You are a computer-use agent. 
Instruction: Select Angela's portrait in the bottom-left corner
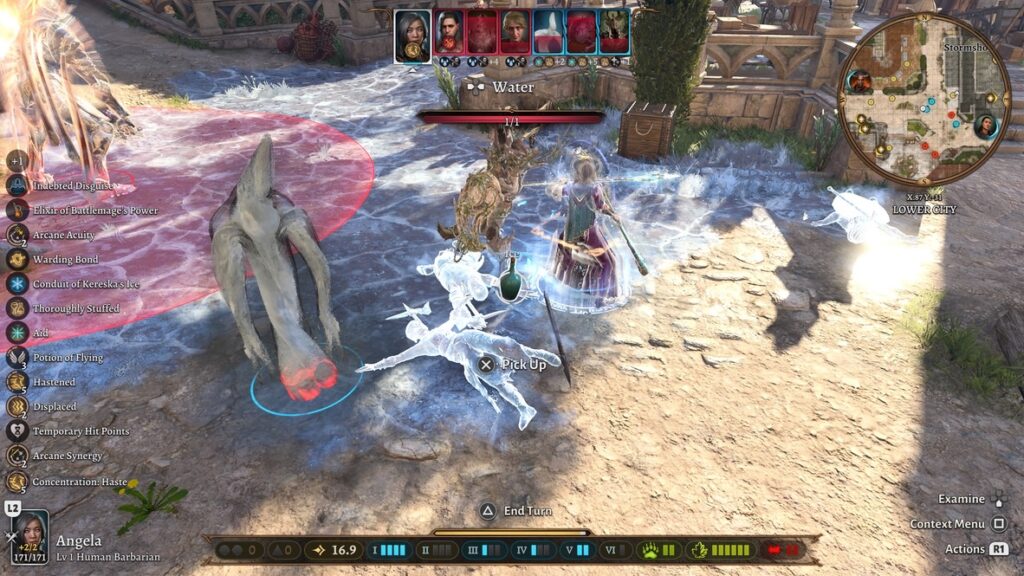tap(29, 537)
